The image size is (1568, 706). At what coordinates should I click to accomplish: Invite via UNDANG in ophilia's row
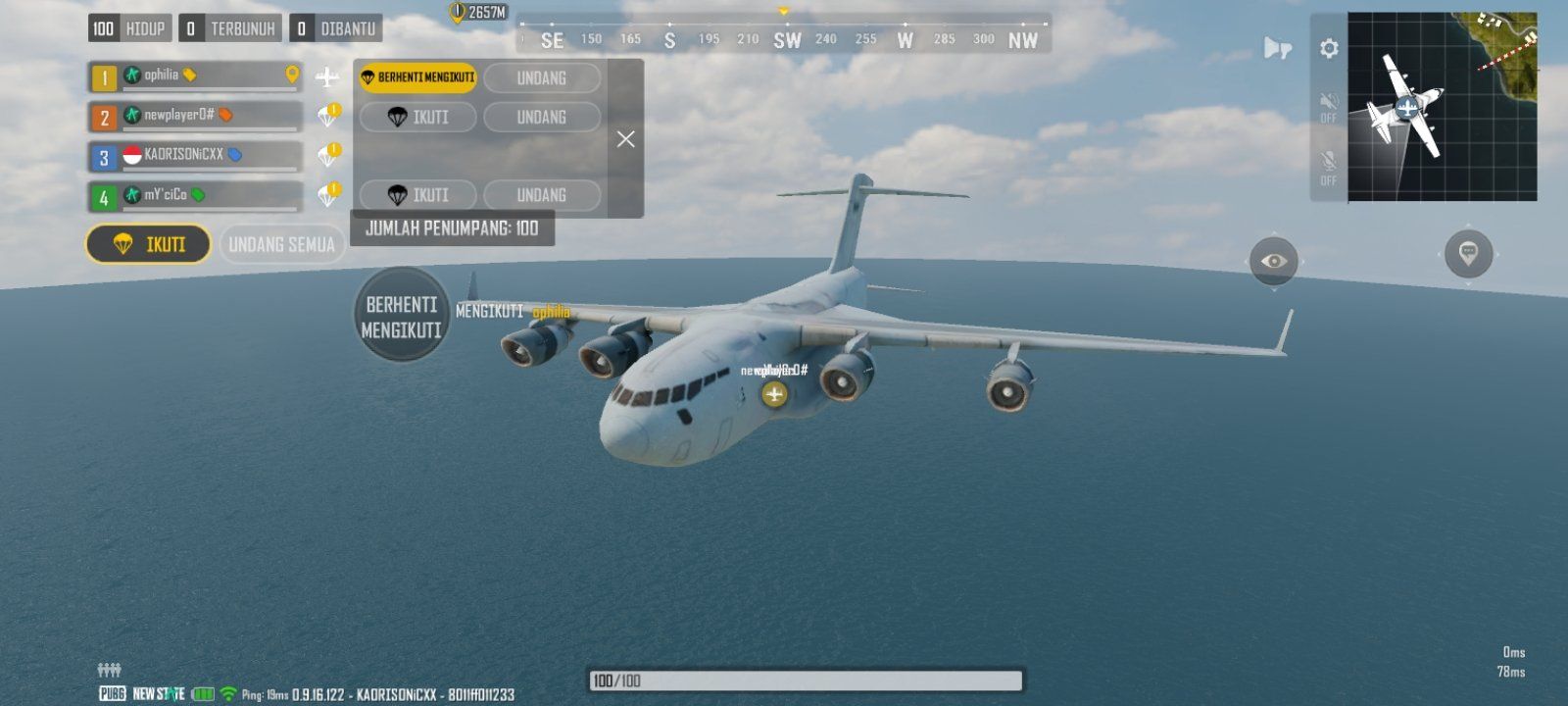pyautogui.click(x=541, y=77)
